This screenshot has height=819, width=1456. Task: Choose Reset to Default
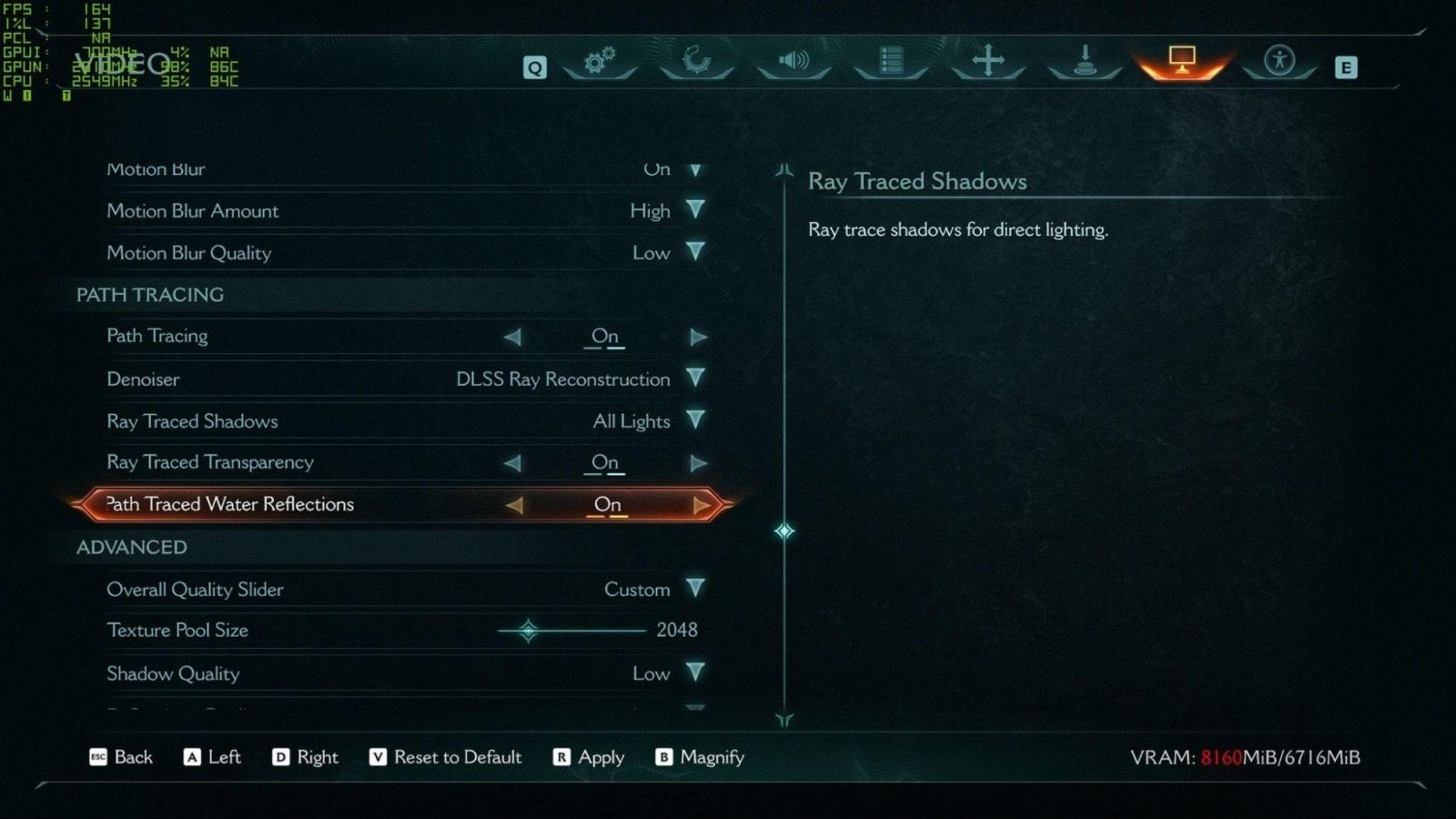click(x=446, y=757)
